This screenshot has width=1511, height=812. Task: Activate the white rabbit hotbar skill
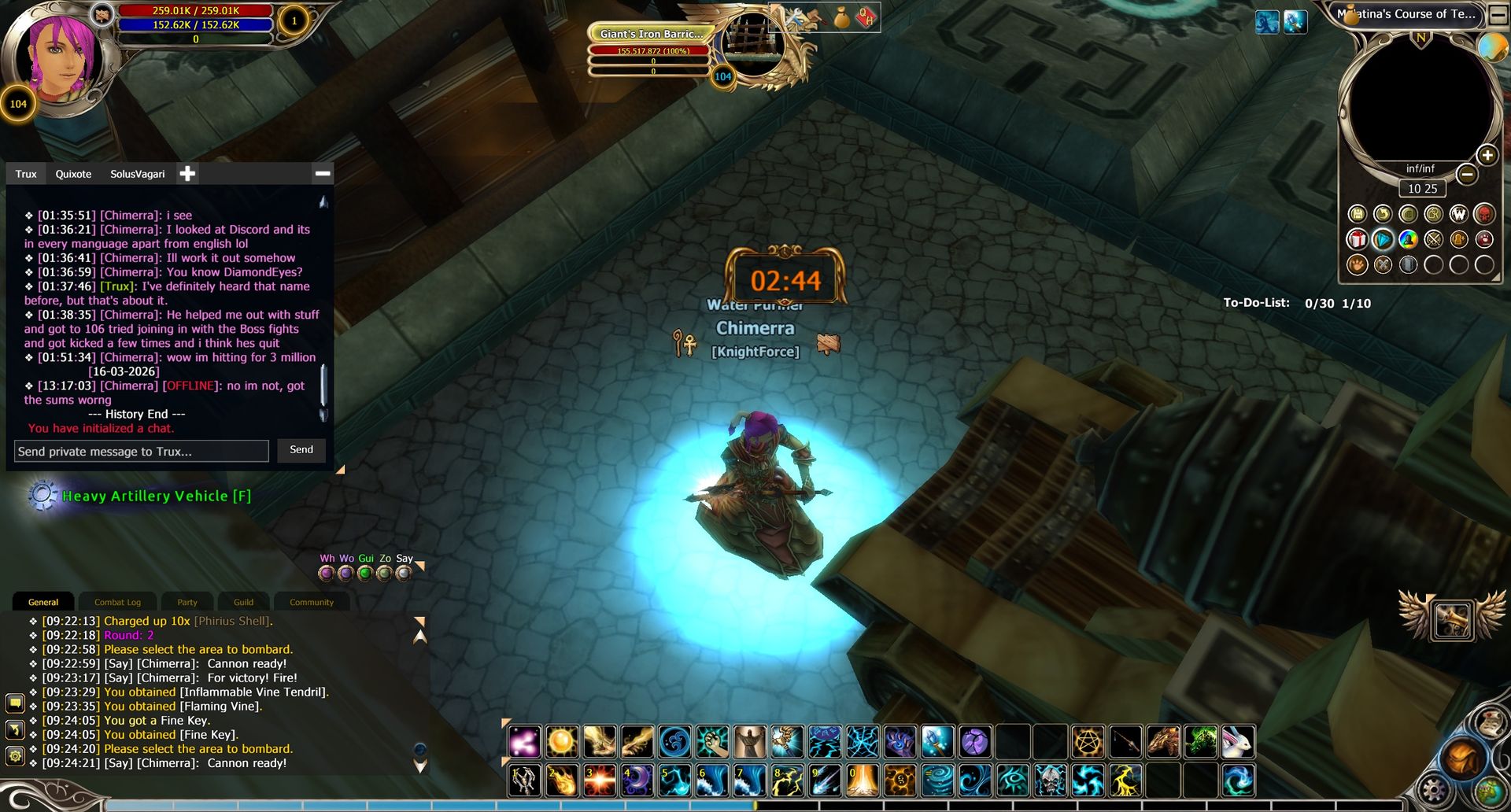[1238, 742]
